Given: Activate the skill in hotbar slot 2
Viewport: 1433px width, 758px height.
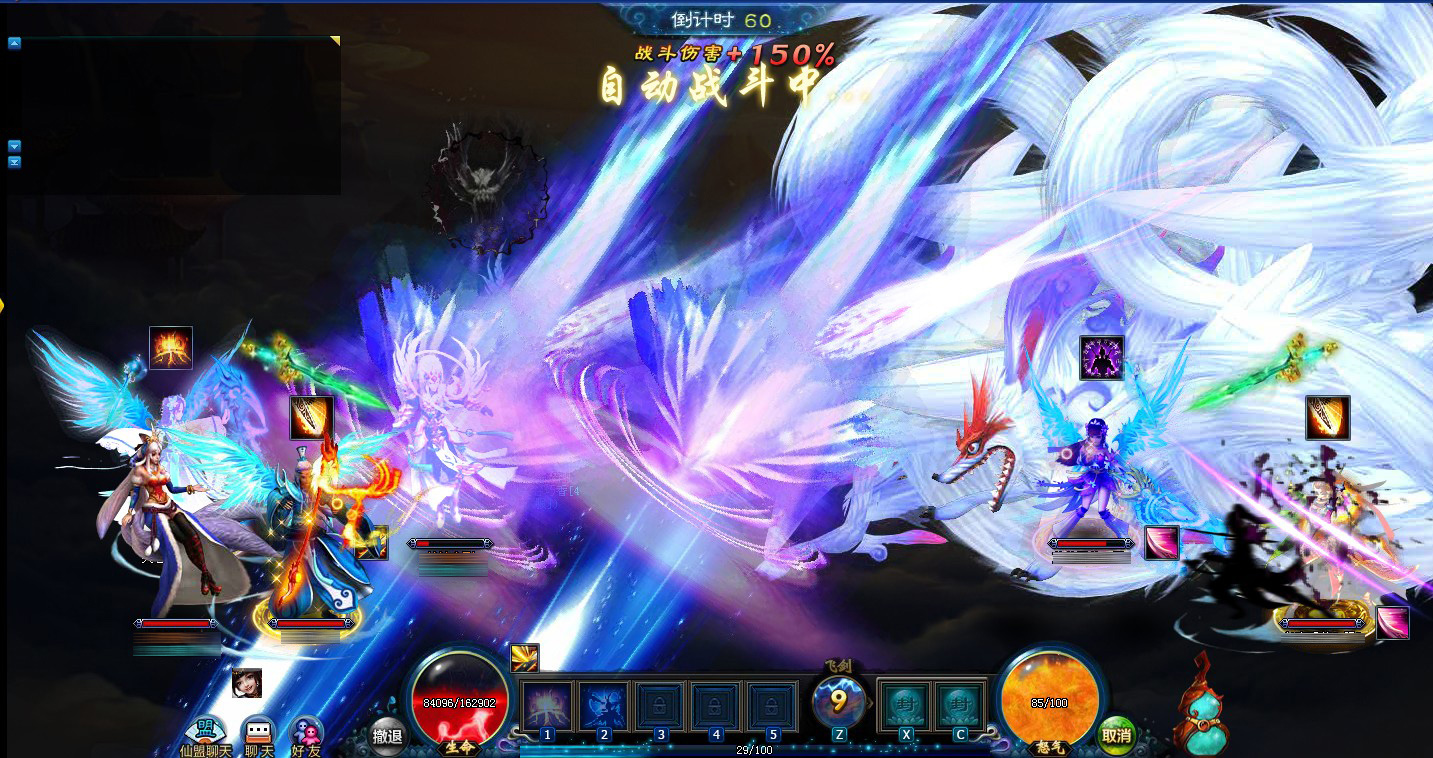Looking at the screenshot, I should pos(604,705).
